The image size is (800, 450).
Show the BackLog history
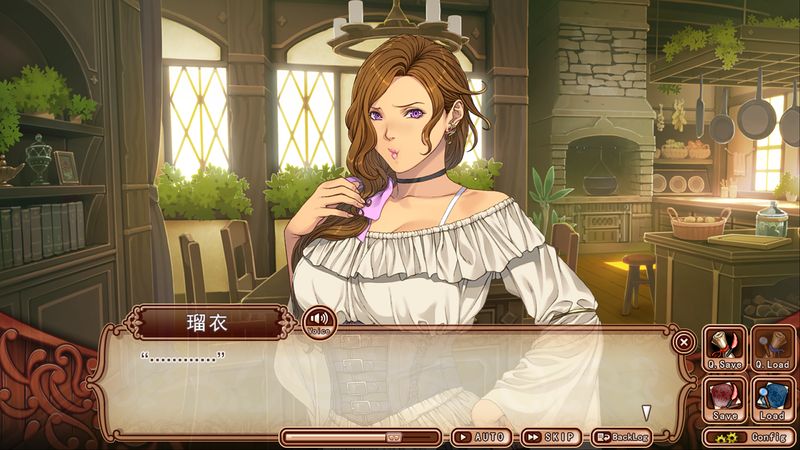[x=622, y=437]
